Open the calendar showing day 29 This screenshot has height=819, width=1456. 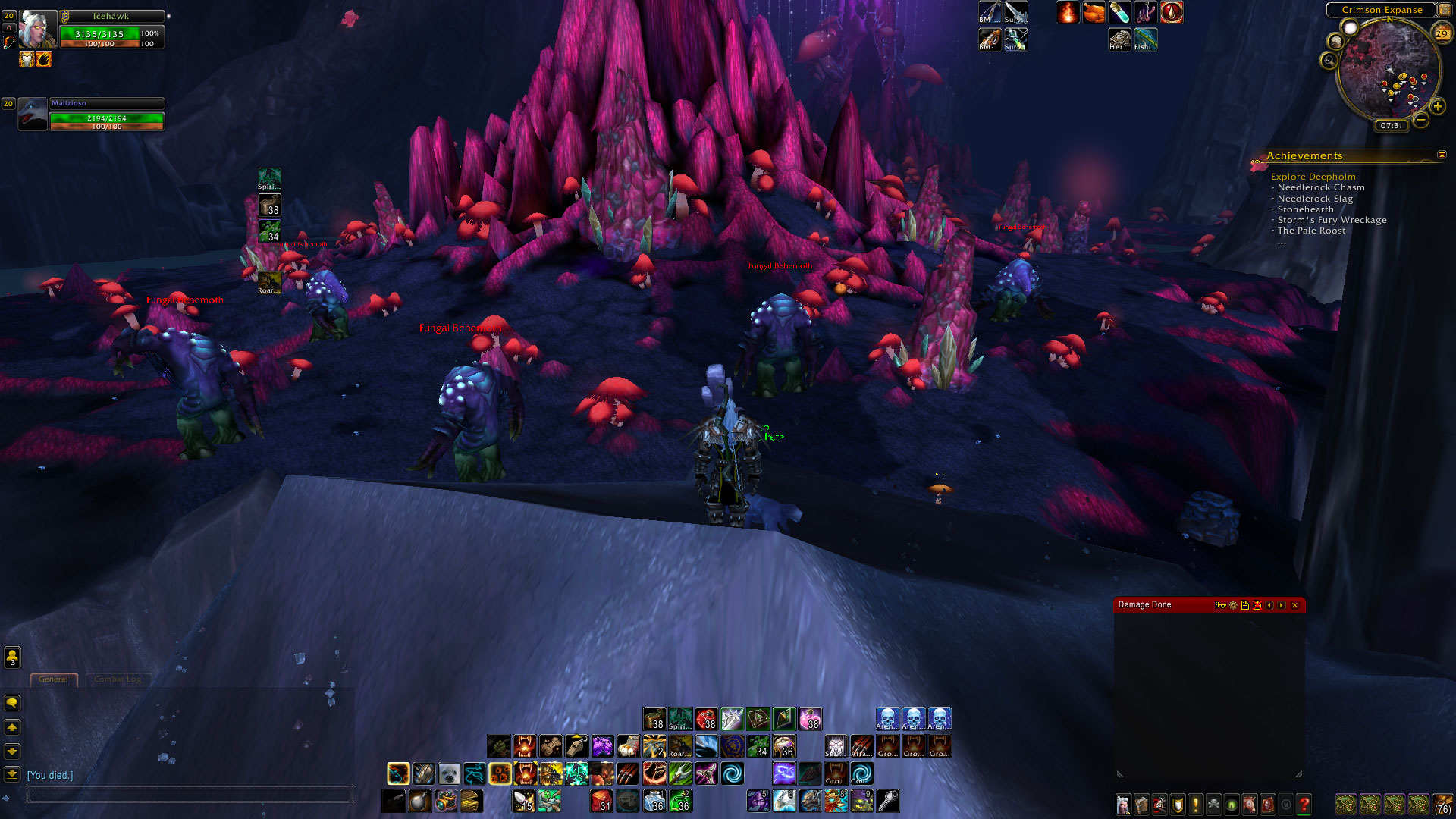coord(1442,33)
